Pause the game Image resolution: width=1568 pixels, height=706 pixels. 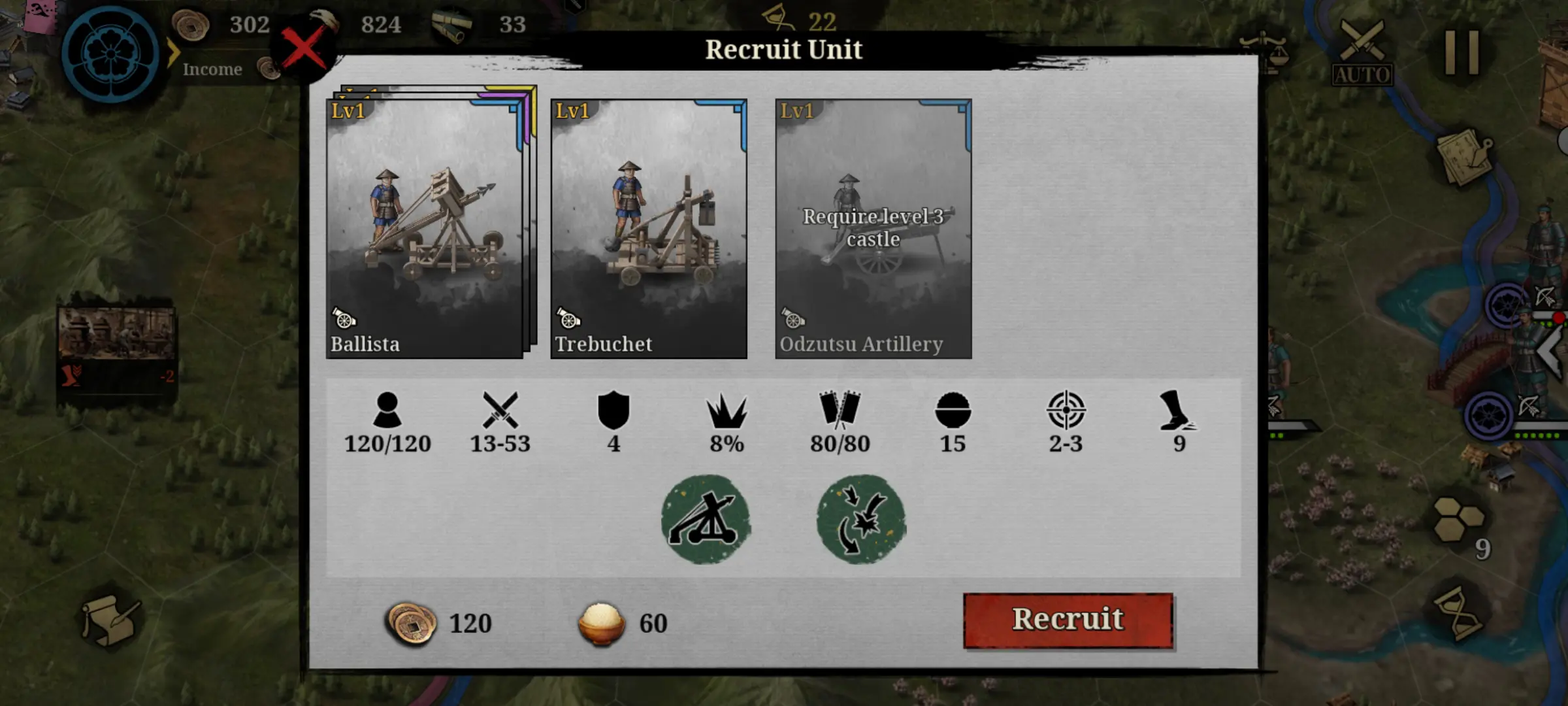tap(1462, 52)
